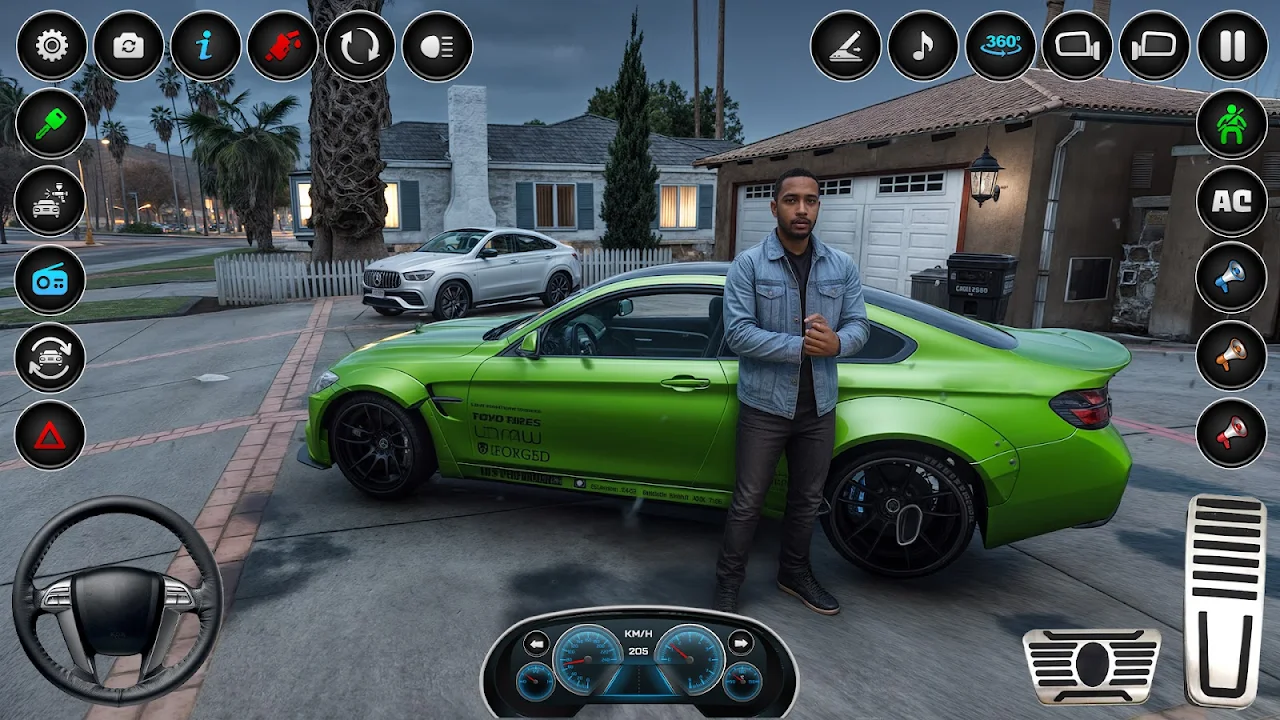Tap the red fuel pump icon
The height and width of the screenshot is (720, 1280).
(282, 46)
